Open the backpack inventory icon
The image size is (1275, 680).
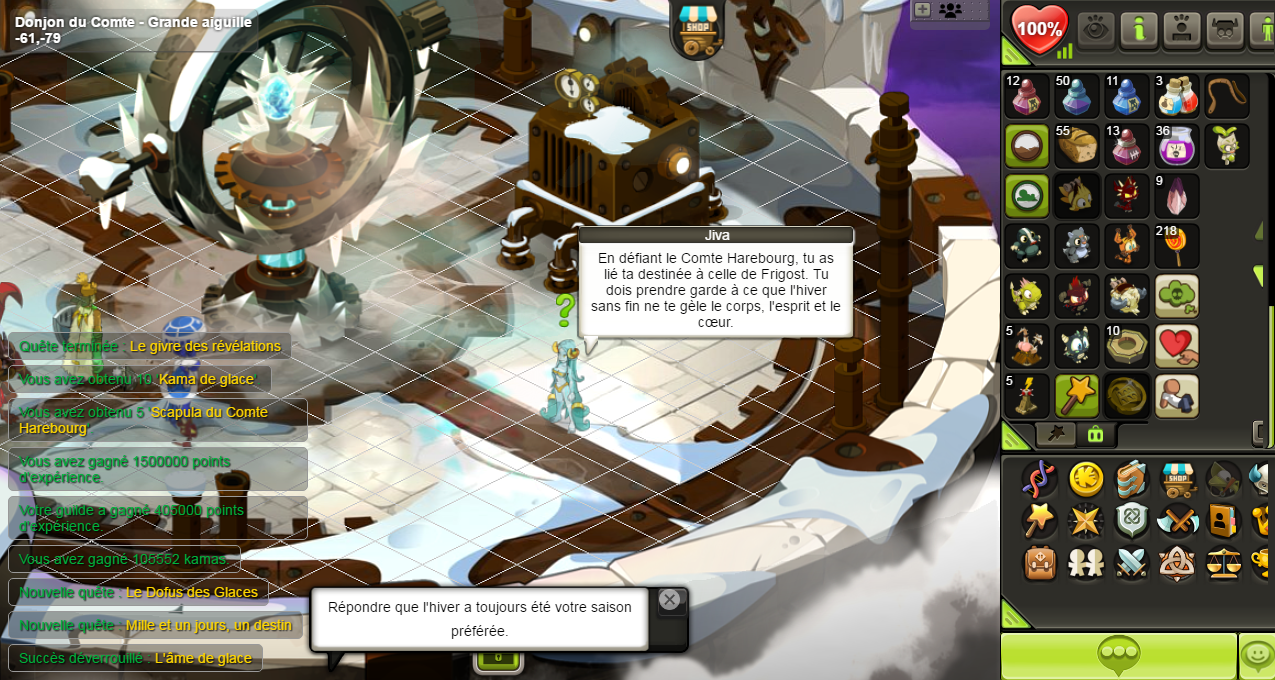coord(1040,563)
